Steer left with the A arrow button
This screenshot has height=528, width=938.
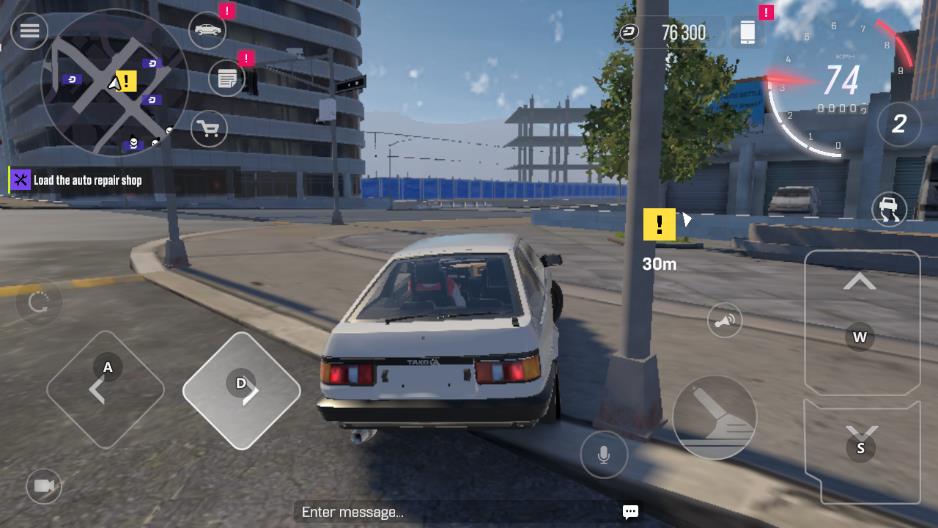[104, 389]
